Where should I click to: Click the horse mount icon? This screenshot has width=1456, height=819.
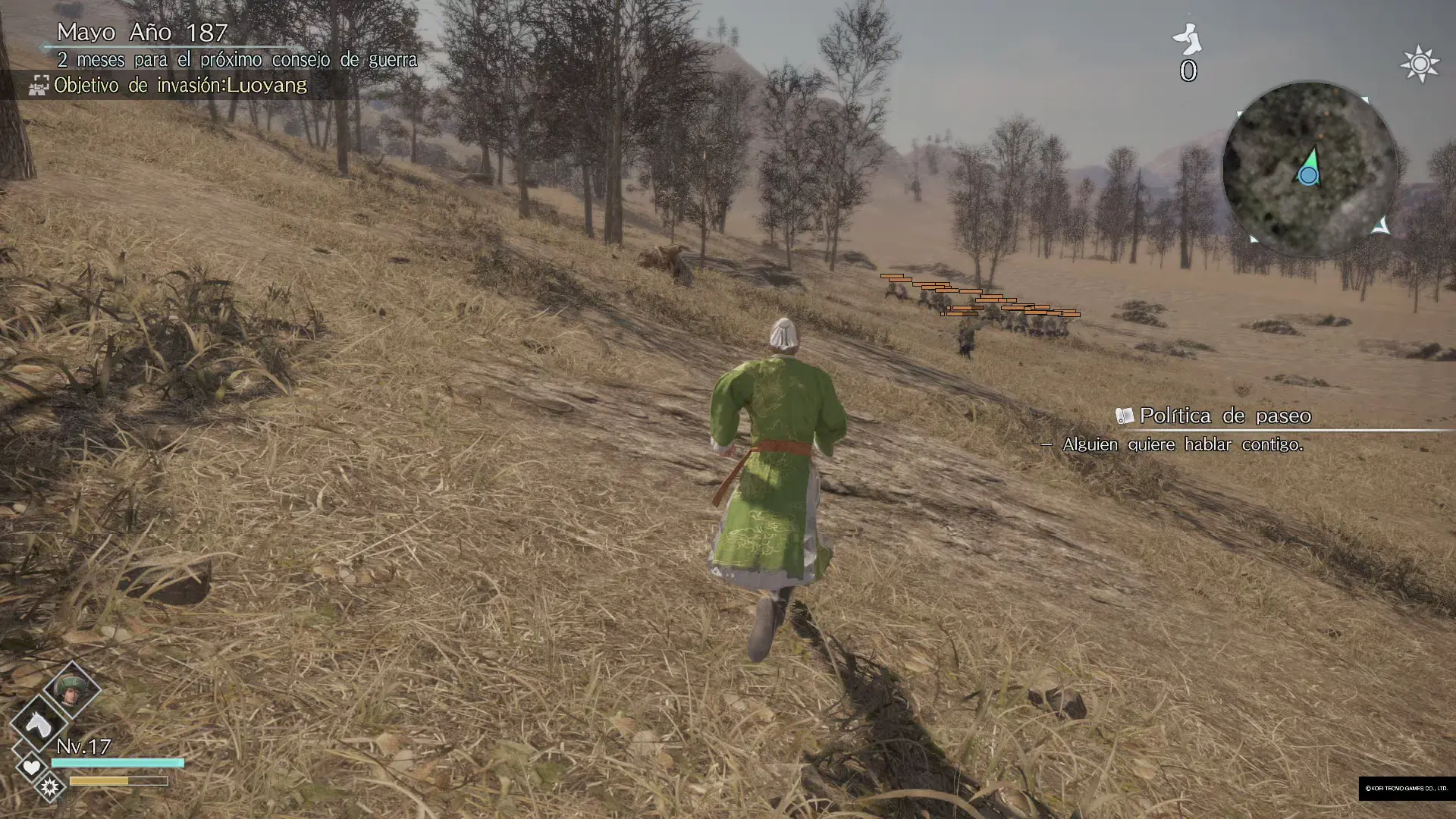[38, 725]
